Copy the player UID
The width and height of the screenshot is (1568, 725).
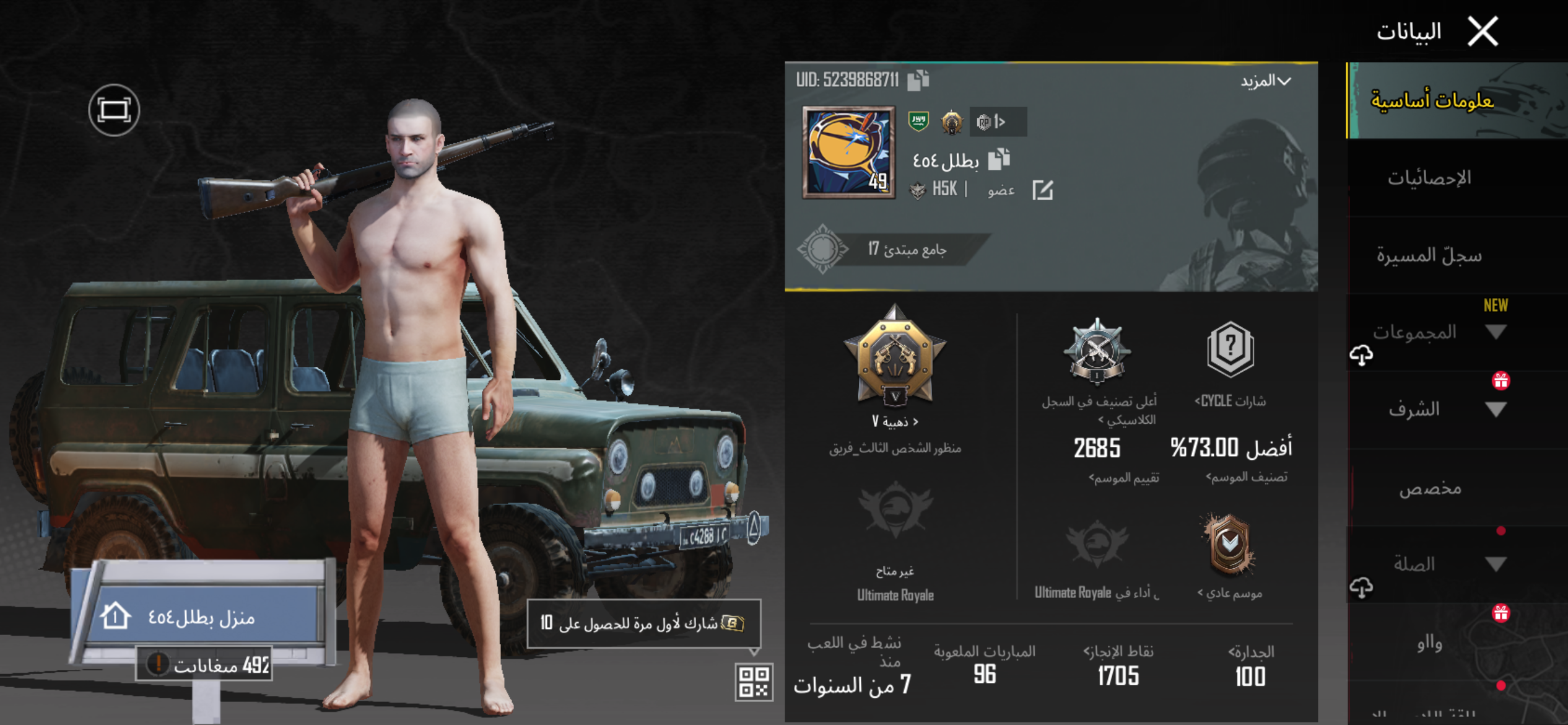918,80
